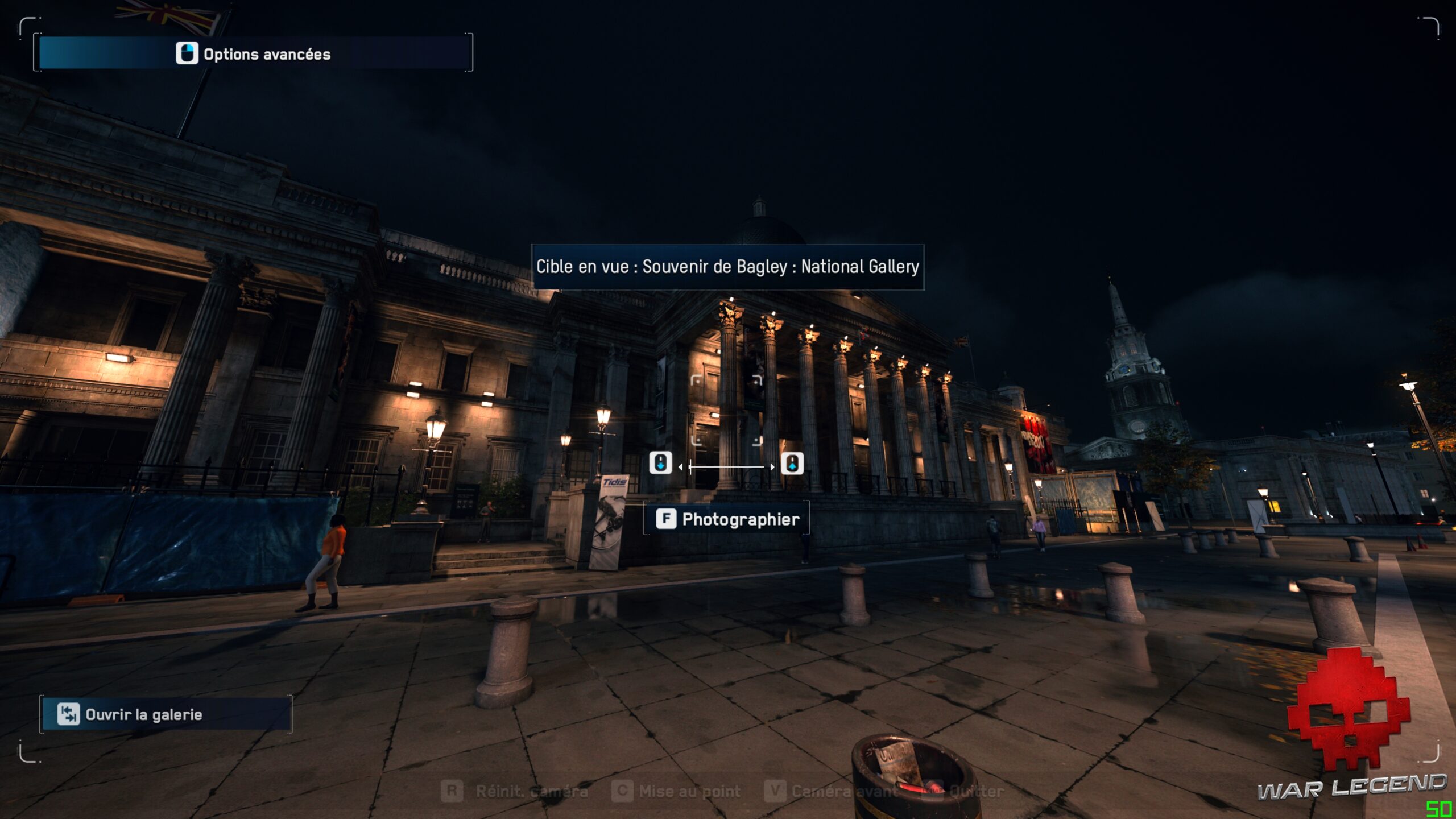Switch to Caméra avant
This screenshot has height=819, width=1456.
[832, 791]
